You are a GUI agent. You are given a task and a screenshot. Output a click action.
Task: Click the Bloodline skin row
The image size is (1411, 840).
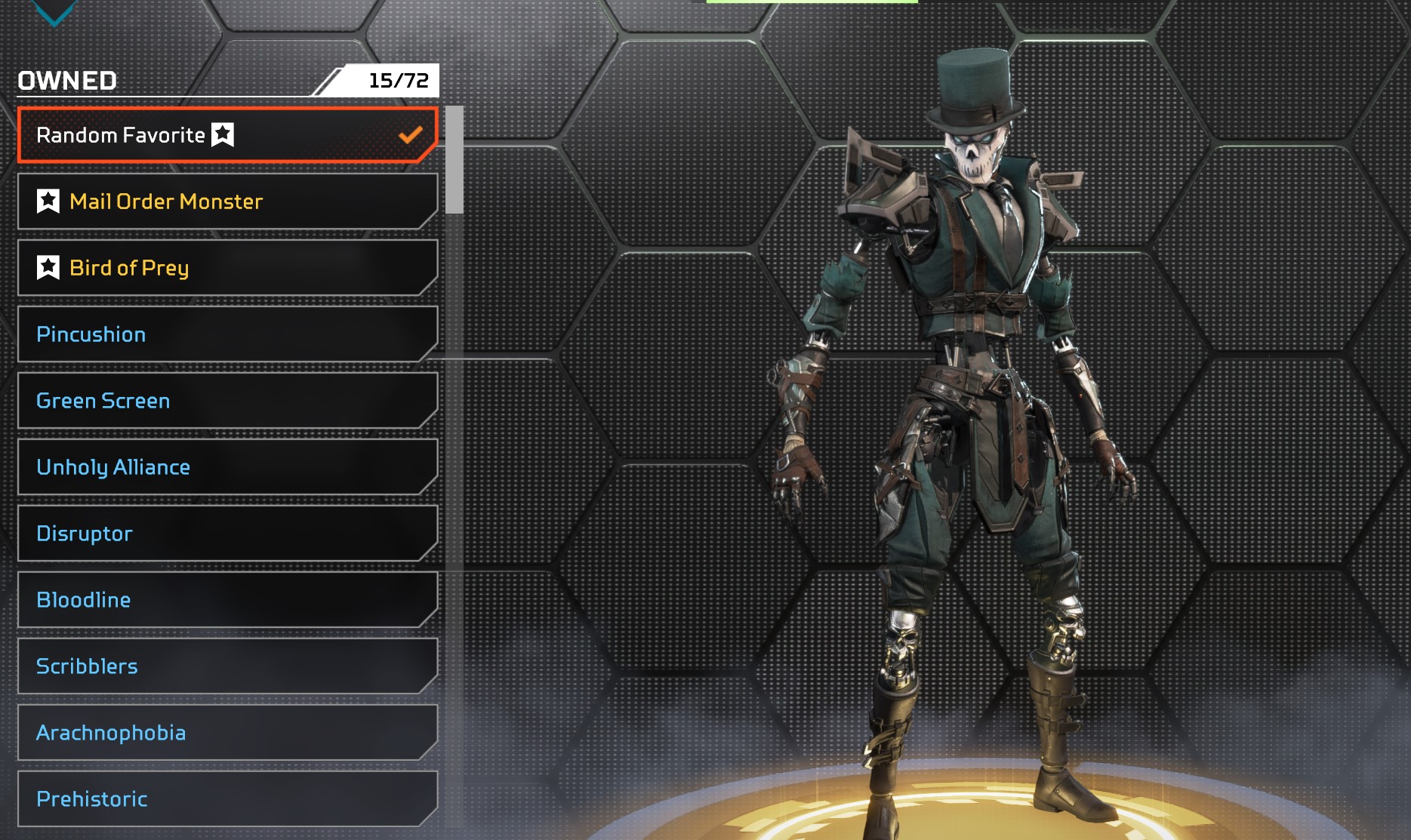click(226, 600)
